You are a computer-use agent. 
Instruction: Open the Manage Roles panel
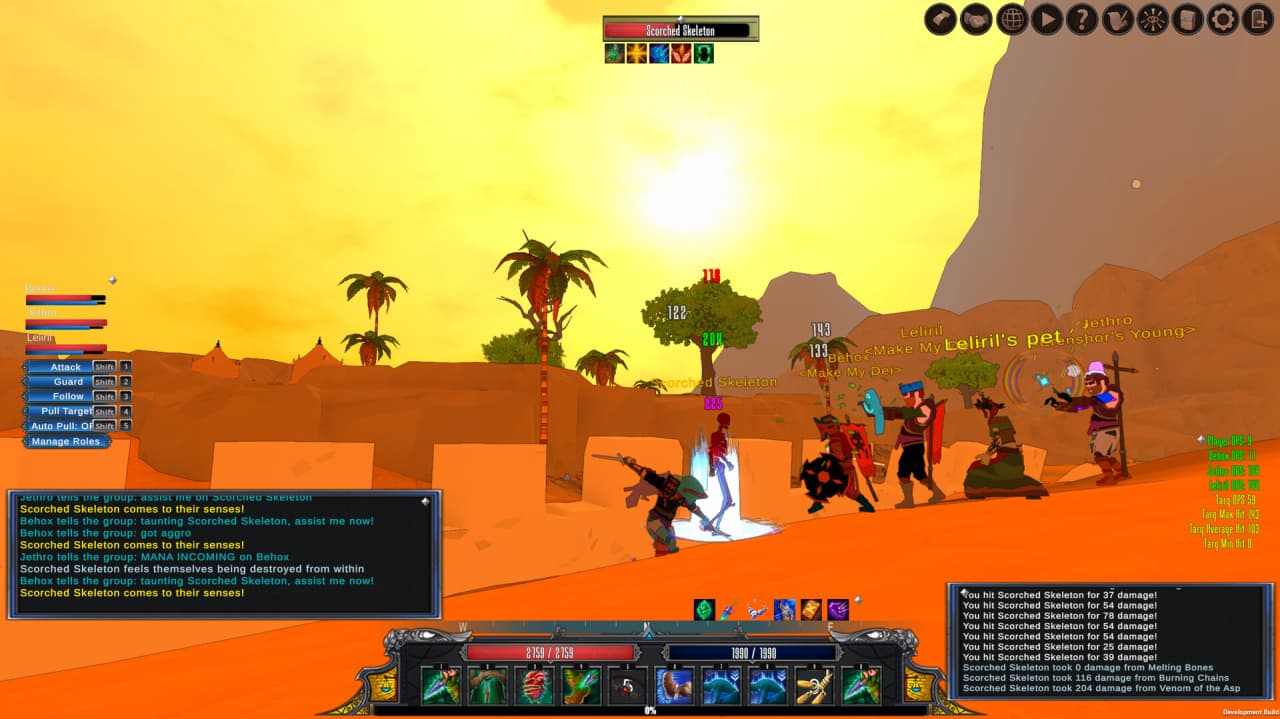click(x=65, y=441)
